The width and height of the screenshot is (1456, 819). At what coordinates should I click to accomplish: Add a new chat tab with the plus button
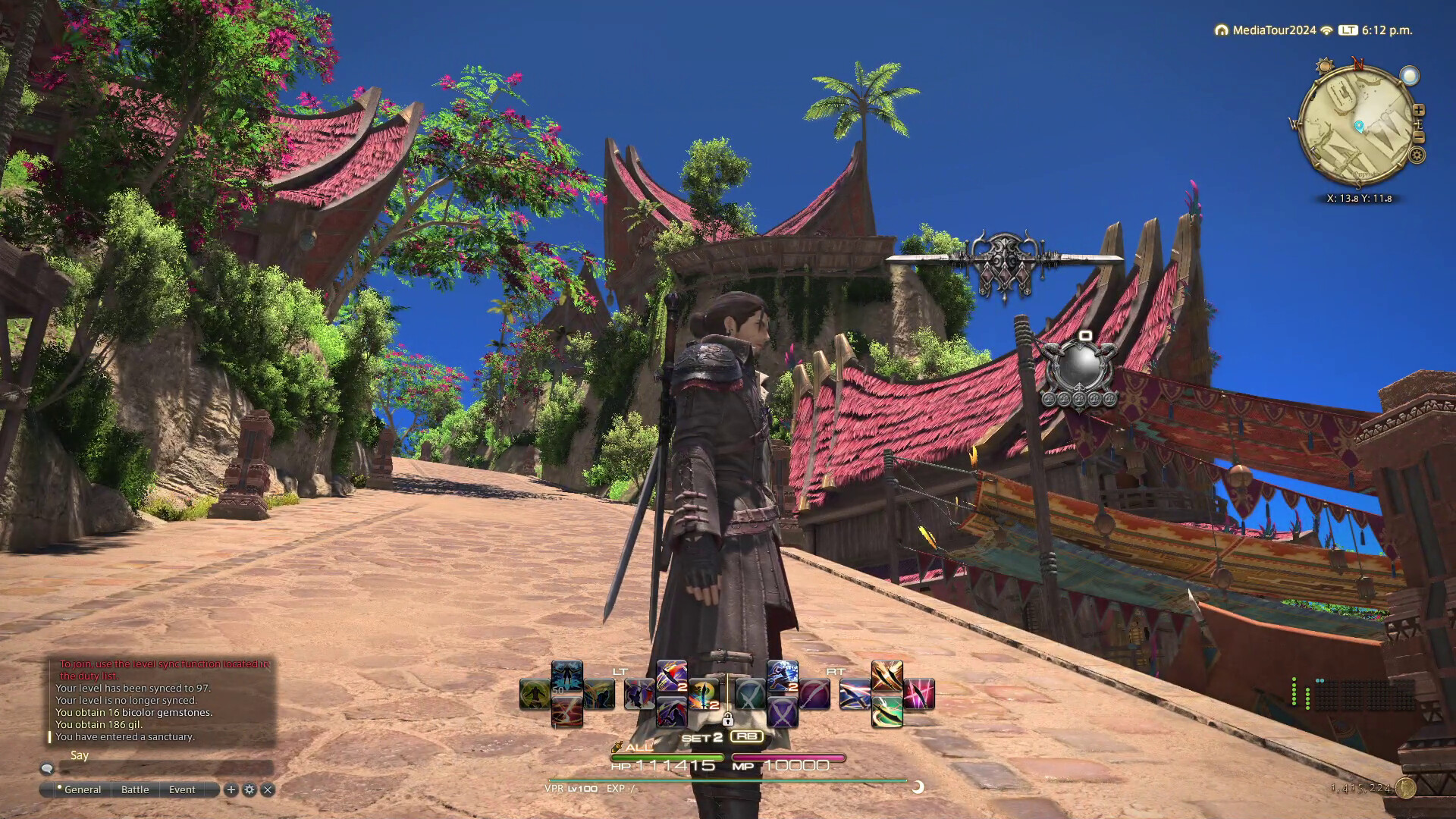[231, 789]
